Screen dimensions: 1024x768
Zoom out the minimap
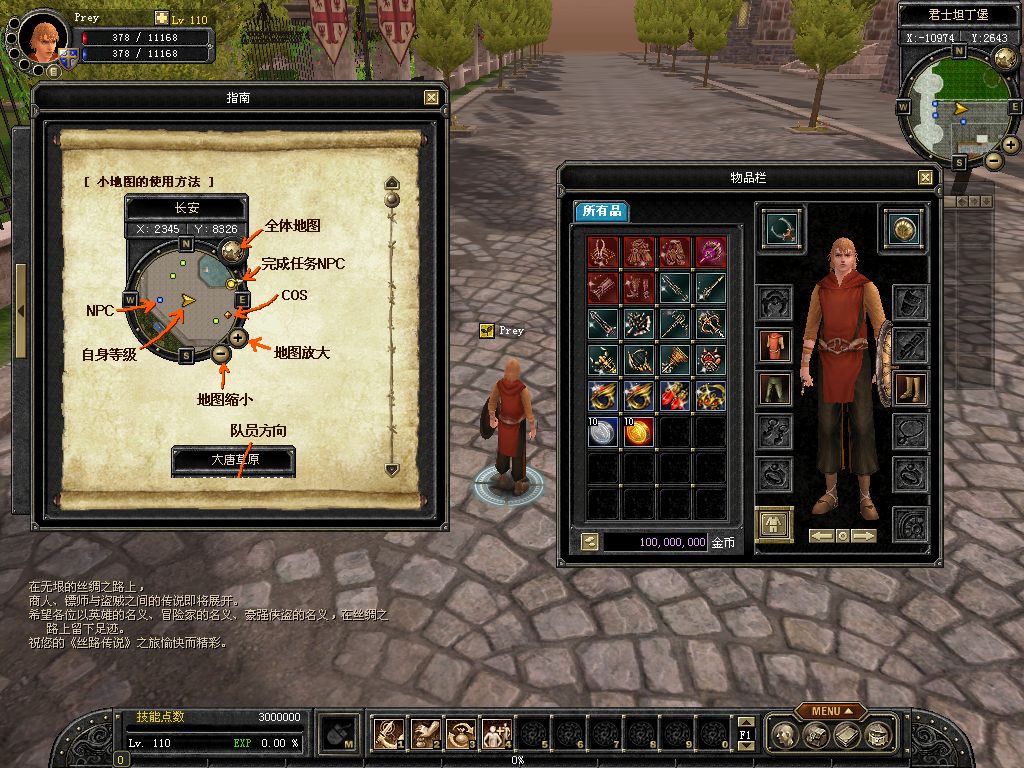[993, 160]
